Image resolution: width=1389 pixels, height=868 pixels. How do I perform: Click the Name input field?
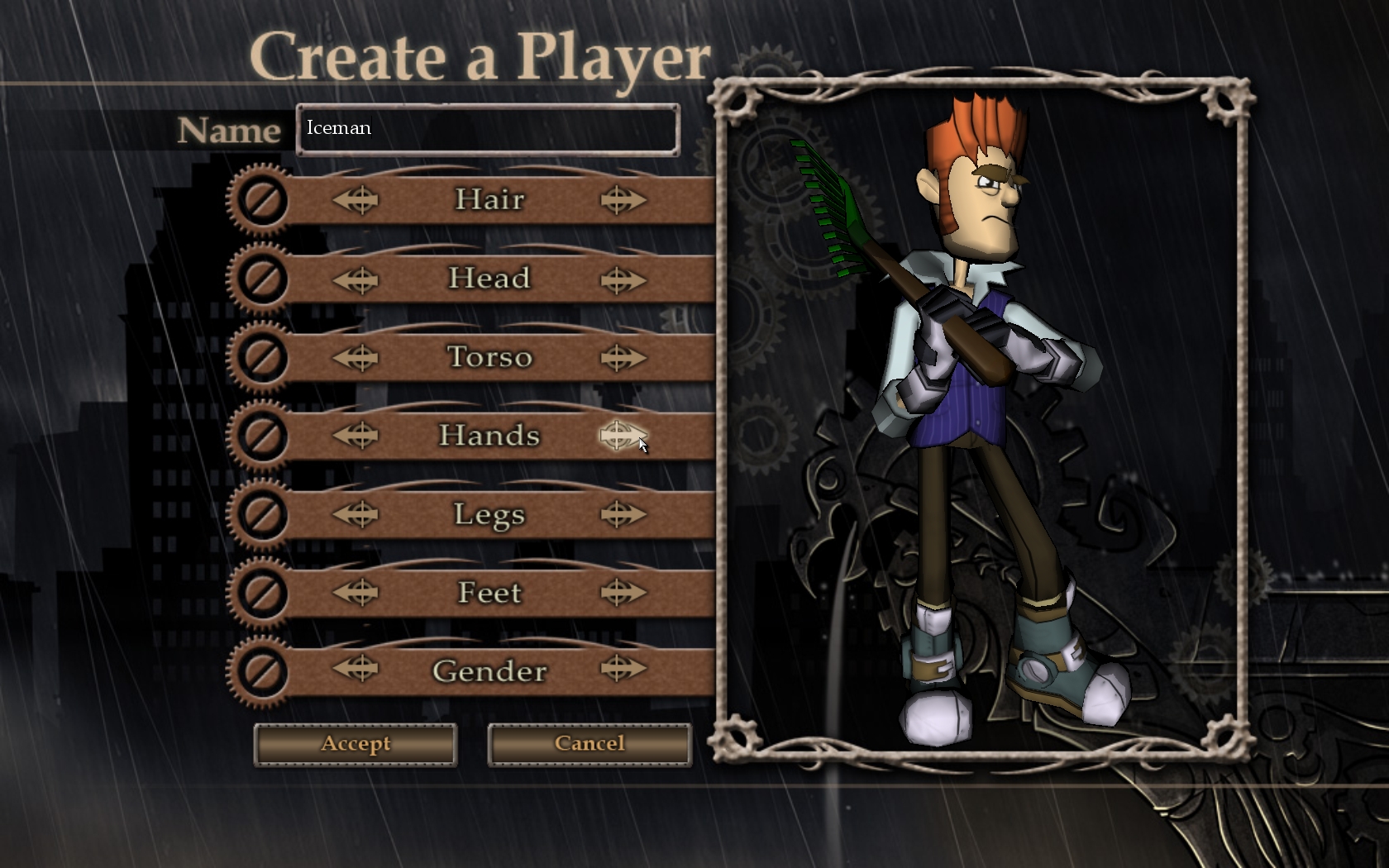point(488,129)
